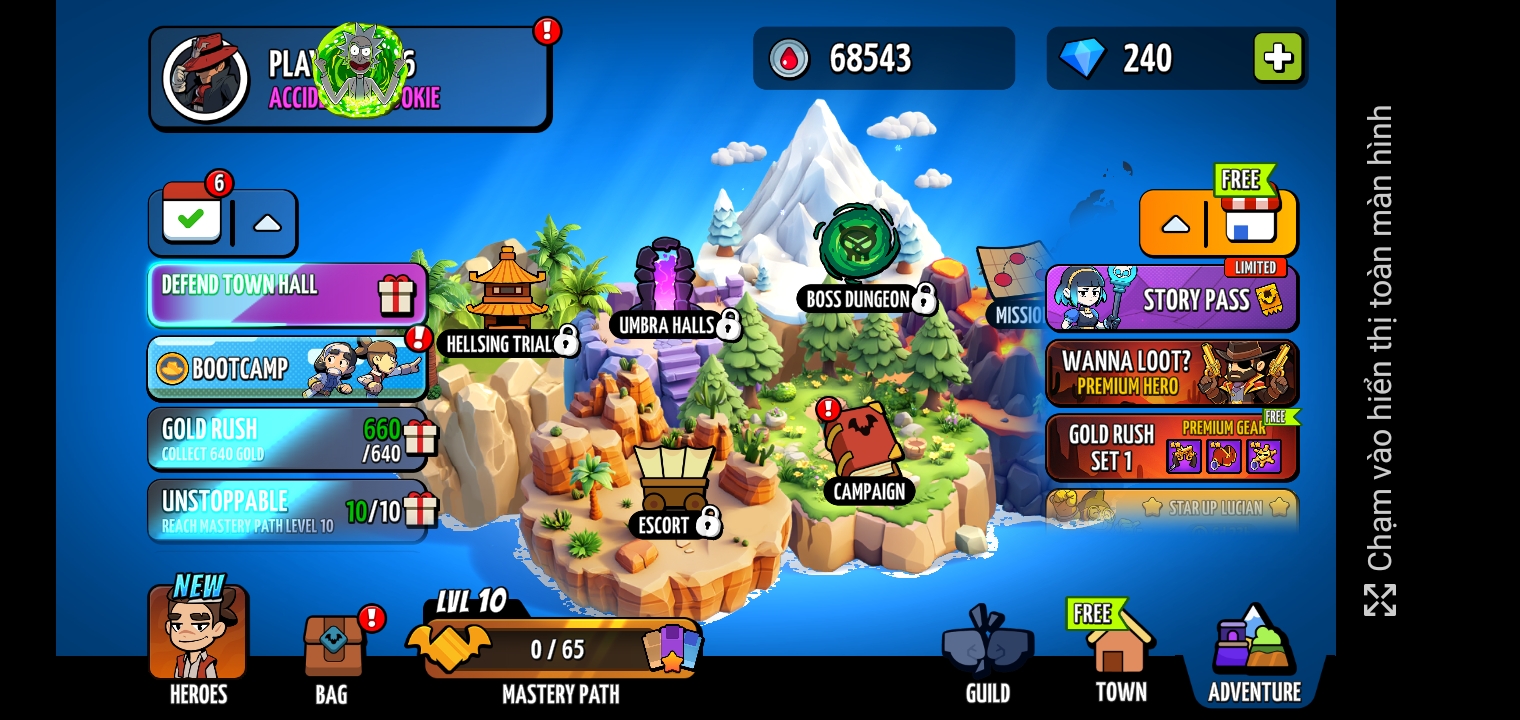Open the Wanna Loot premium hero offer

point(1171,373)
